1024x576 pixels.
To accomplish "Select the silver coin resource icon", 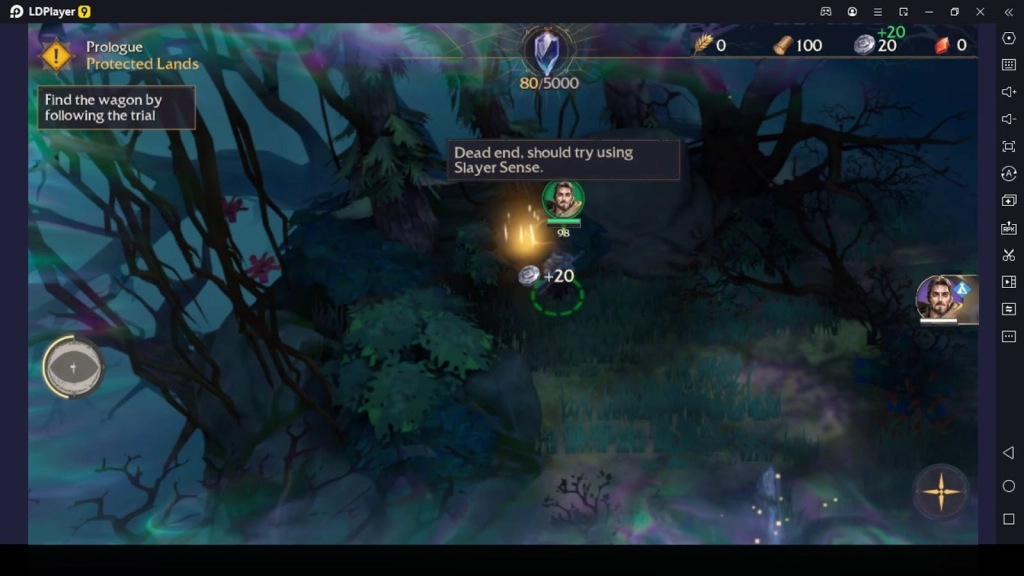I will [864, 45].
